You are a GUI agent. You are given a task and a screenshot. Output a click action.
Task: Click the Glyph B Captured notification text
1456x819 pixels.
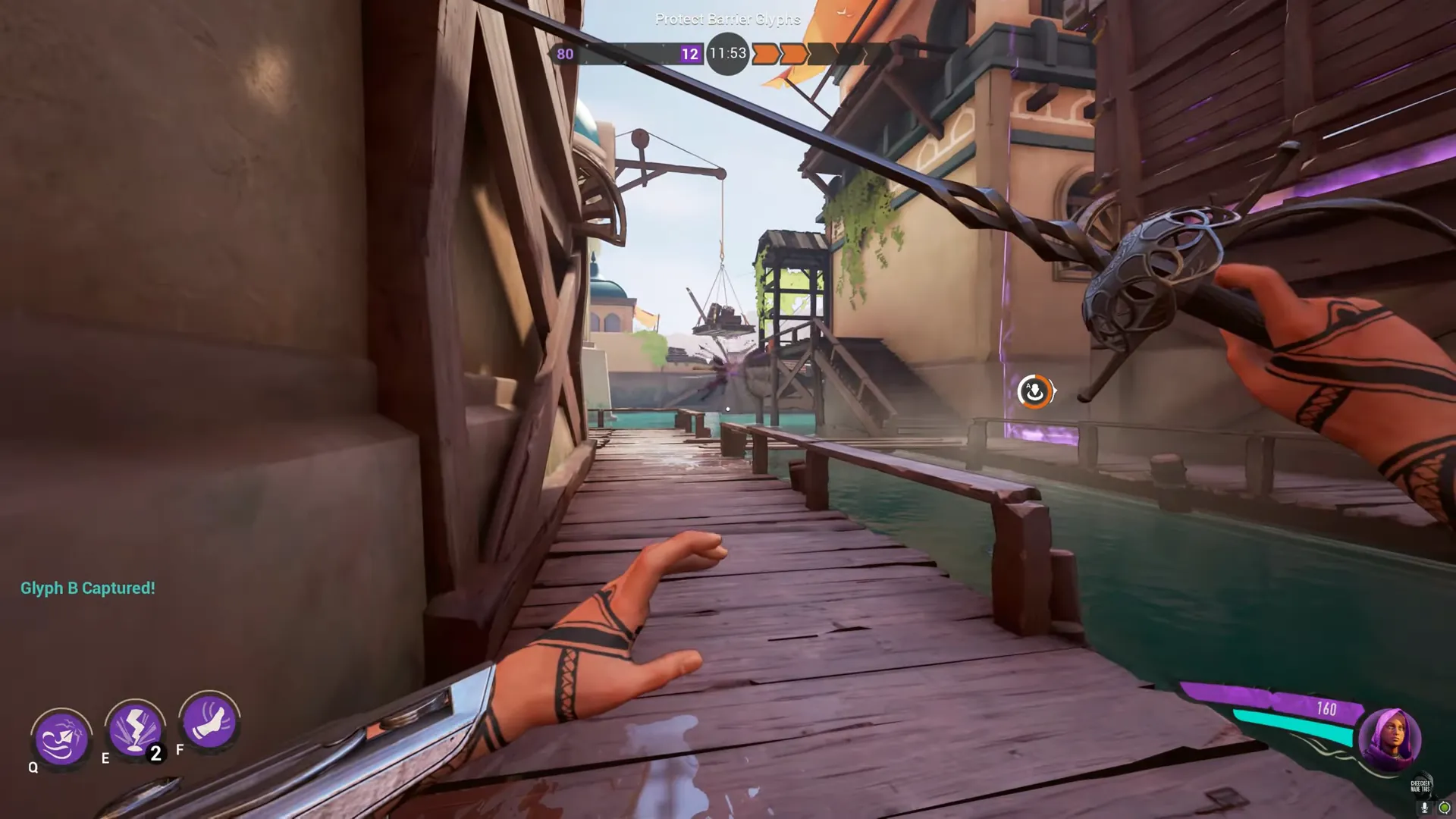(87, 588)
